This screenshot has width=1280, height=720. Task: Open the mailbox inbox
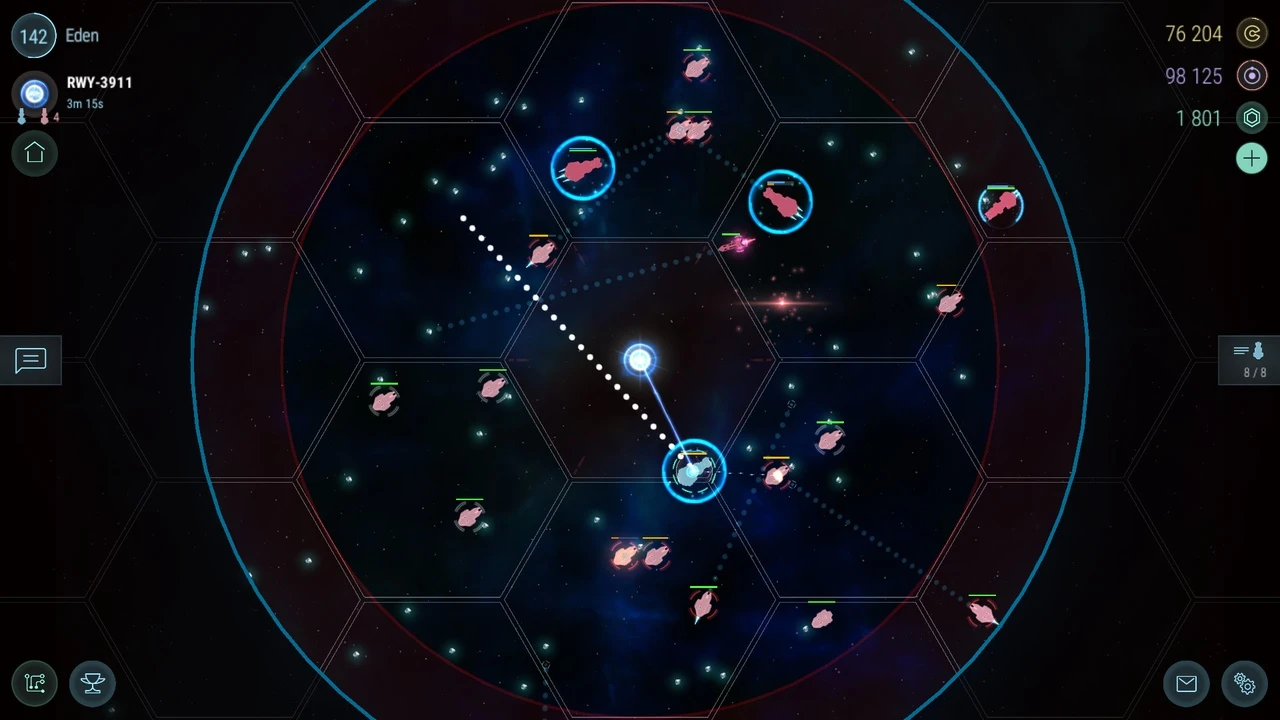tap(1186, 684)
